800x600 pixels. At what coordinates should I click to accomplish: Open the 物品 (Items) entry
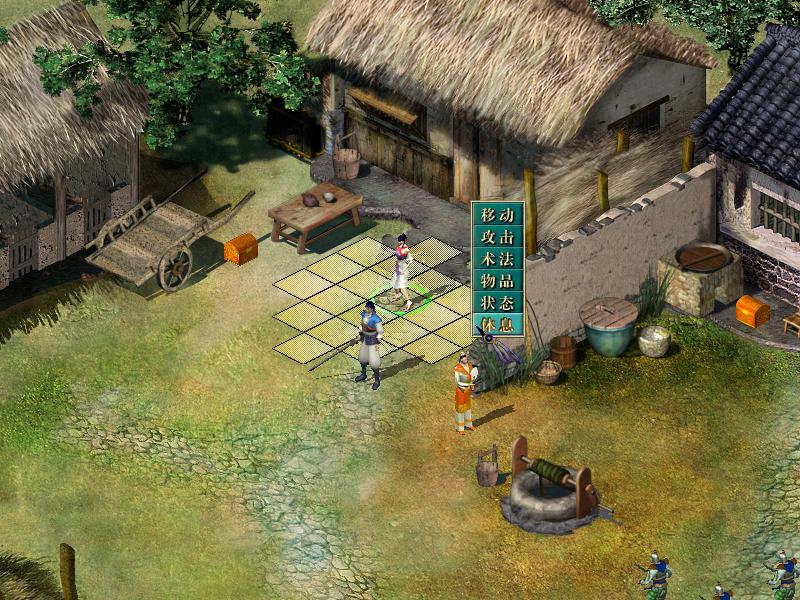pyautogui.click(x=497, y=281)
